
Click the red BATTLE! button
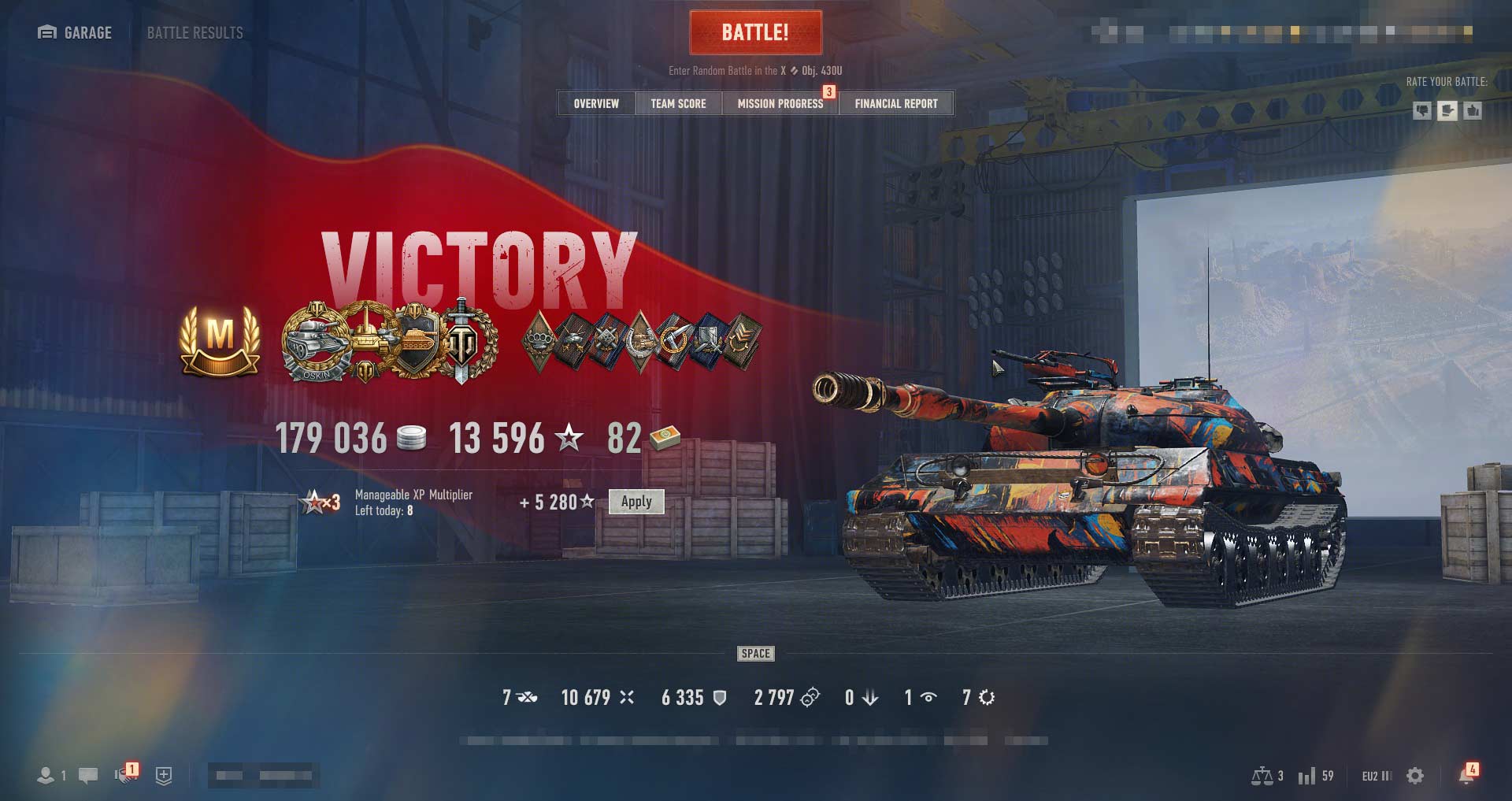point(755,32)
